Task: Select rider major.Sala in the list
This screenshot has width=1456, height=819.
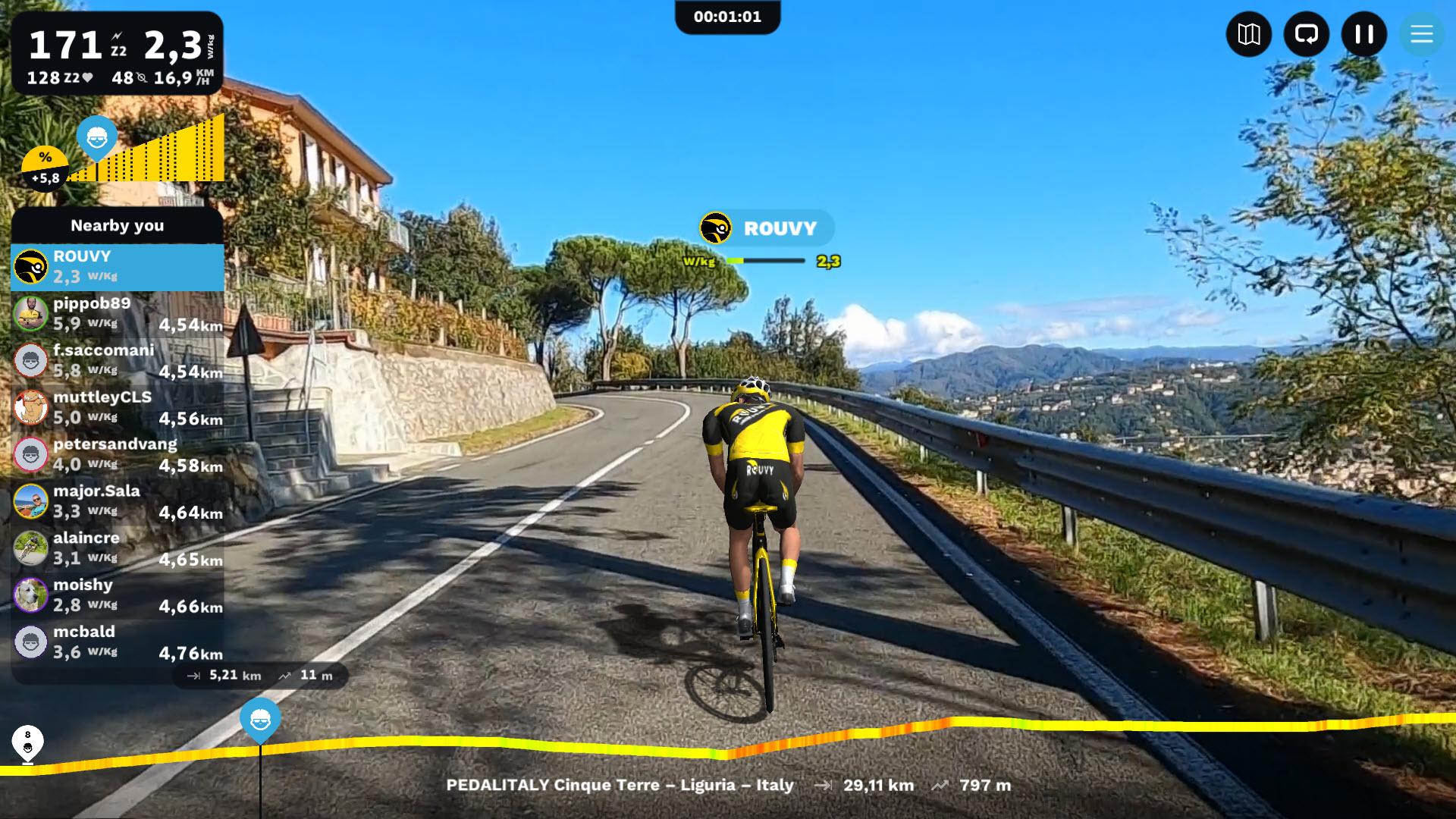Action: click(118, 502)
